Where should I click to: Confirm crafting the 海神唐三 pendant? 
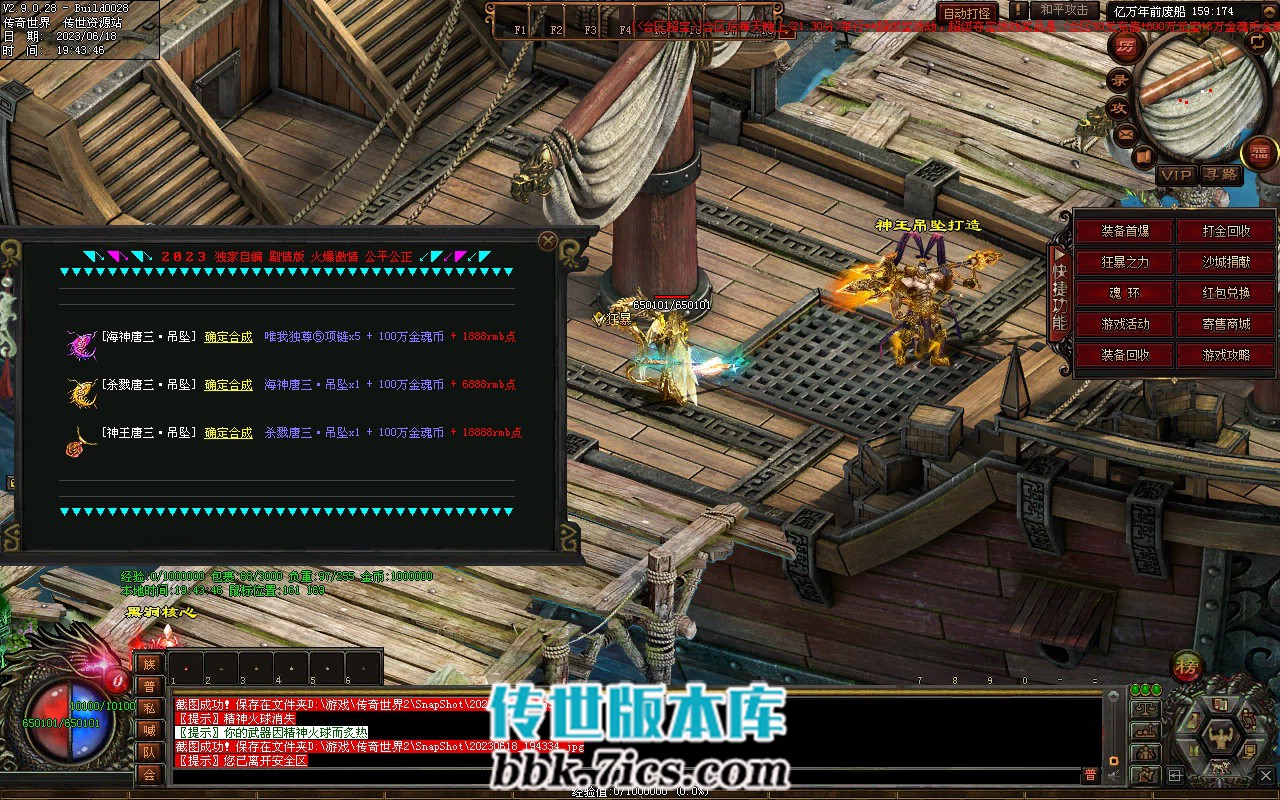tap(228, 337)
